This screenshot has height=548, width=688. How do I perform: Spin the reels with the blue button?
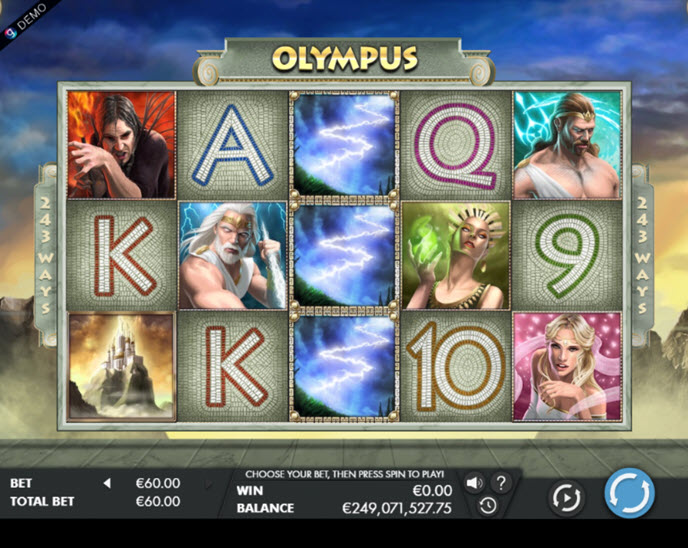(x=629, y=494)
